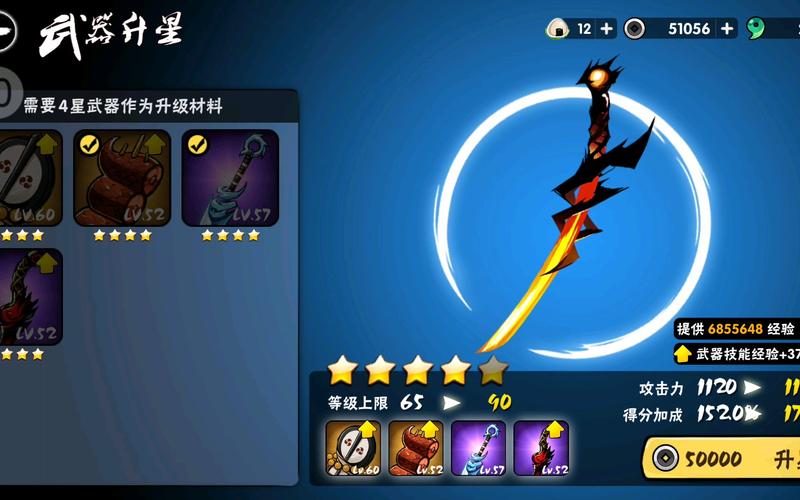Deselect the checked Lv.52 red scroll weapon in the list
Screen dimensions: 800x500
click(x=122, y=177)
